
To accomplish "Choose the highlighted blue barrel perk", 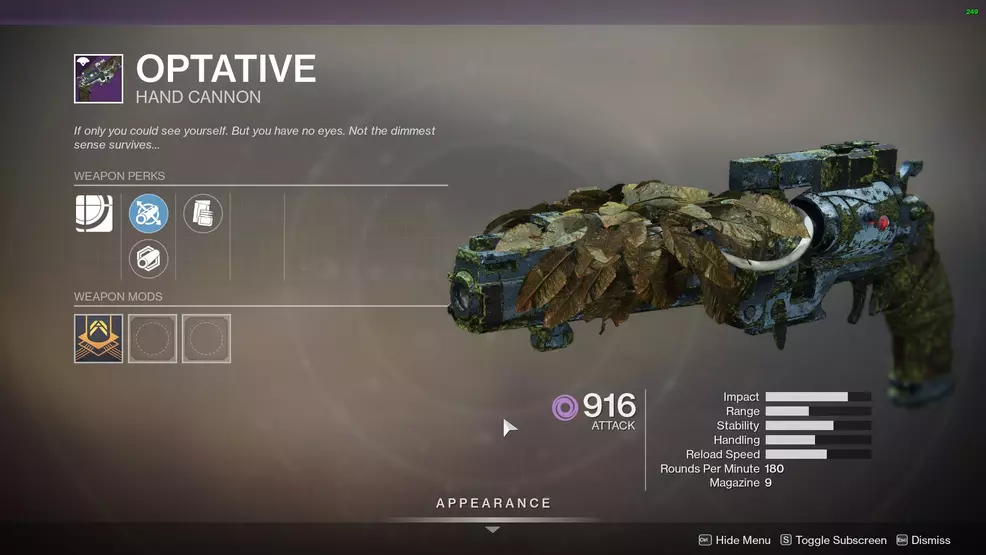I will pyautogui.click(x=149, y=213).
